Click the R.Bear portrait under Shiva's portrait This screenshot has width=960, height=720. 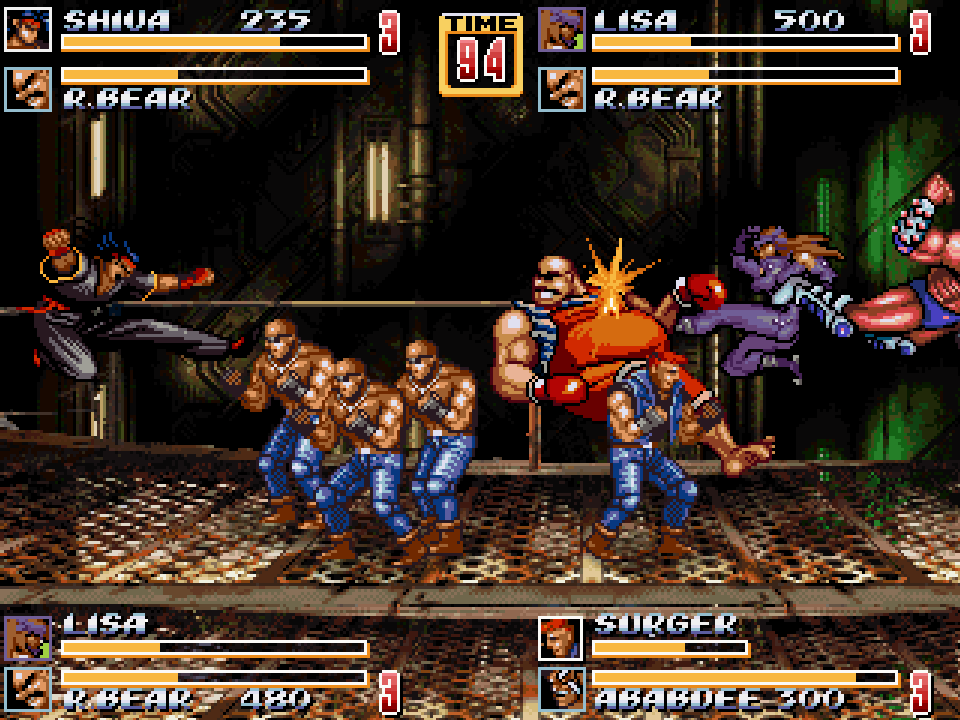[x=28, y=89]
